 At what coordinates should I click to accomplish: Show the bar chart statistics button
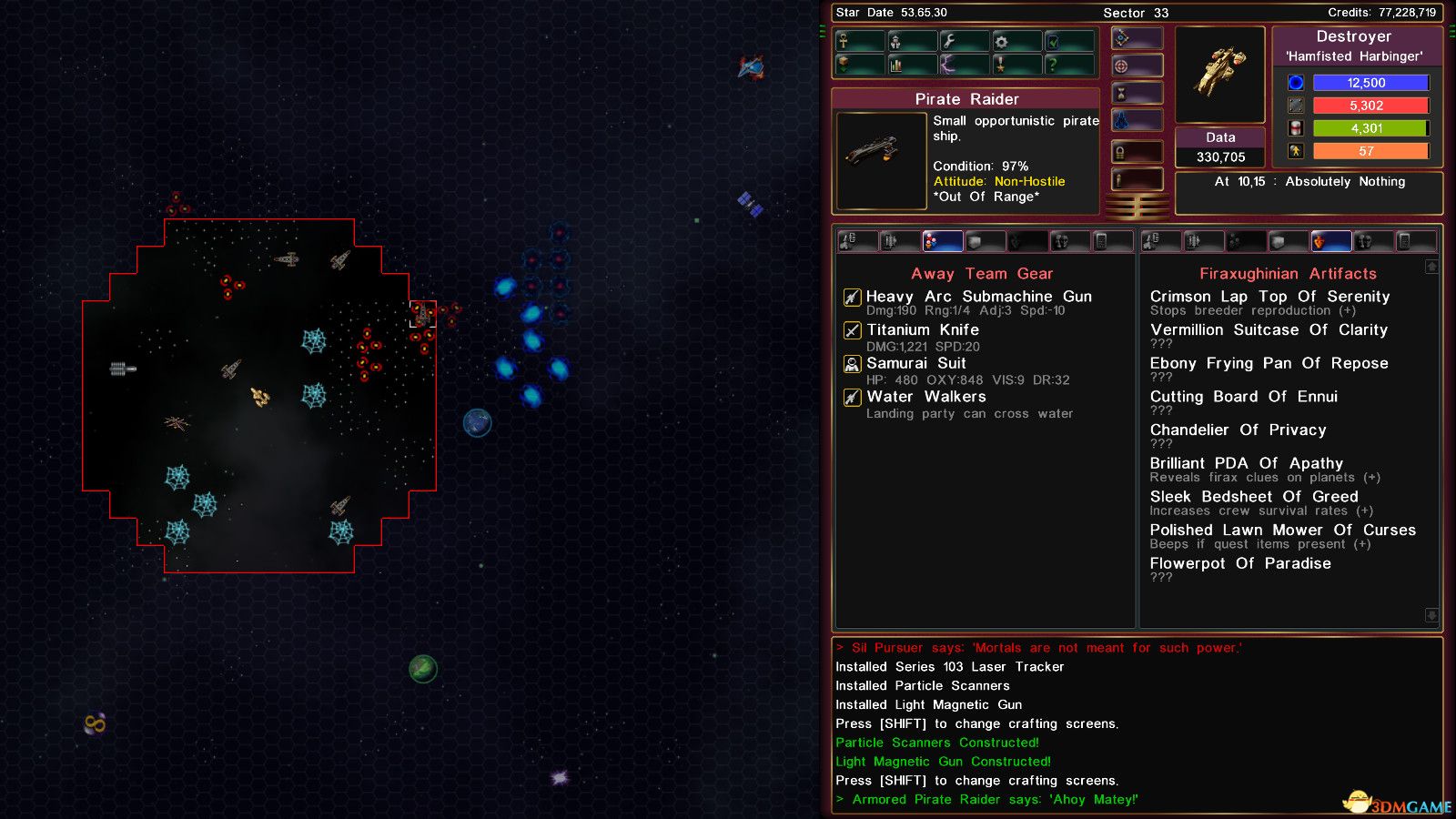click(x=912, y=65)
